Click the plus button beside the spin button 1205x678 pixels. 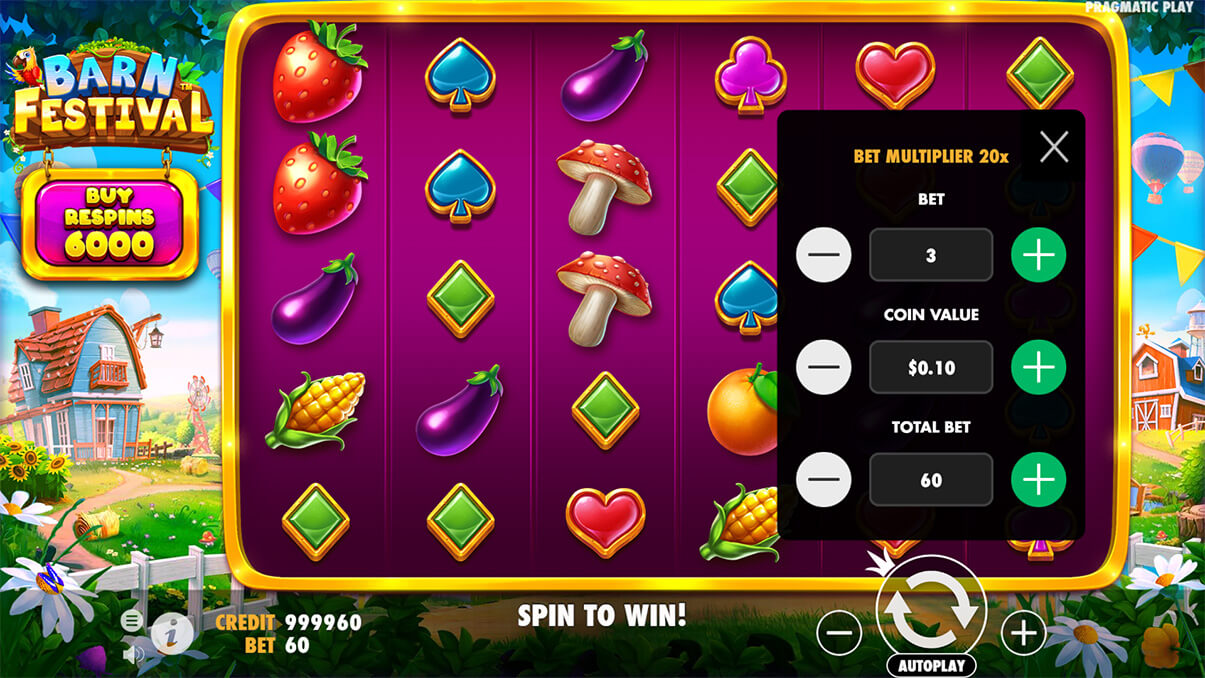click(1023, 632)
